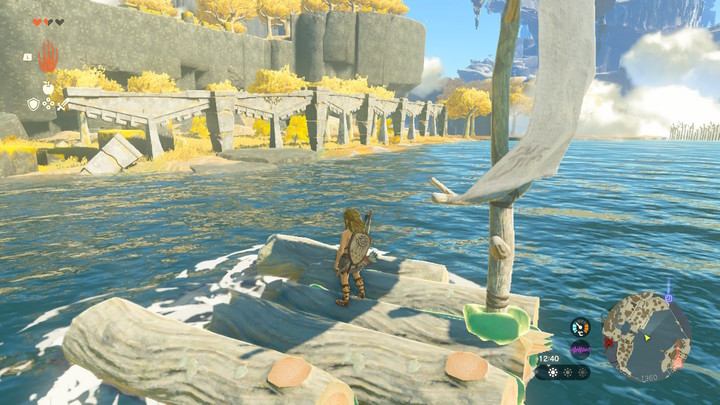
Task: Choose the sword quick-select icon
Action: 63,104
